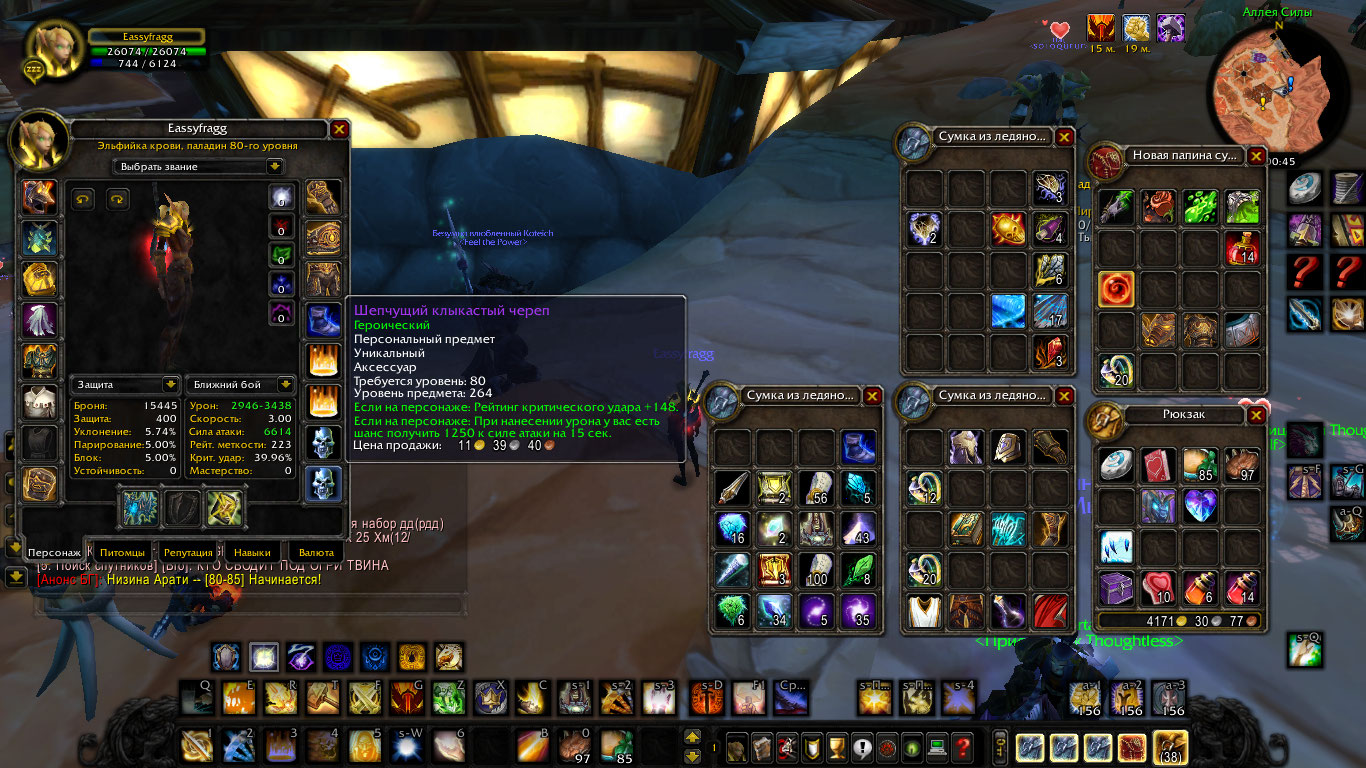Screen dimensions: 1366x768
Task: Choose the item stack of 97 in Рюкзак
Action: pyautogui.click(x=1241, y=465)
